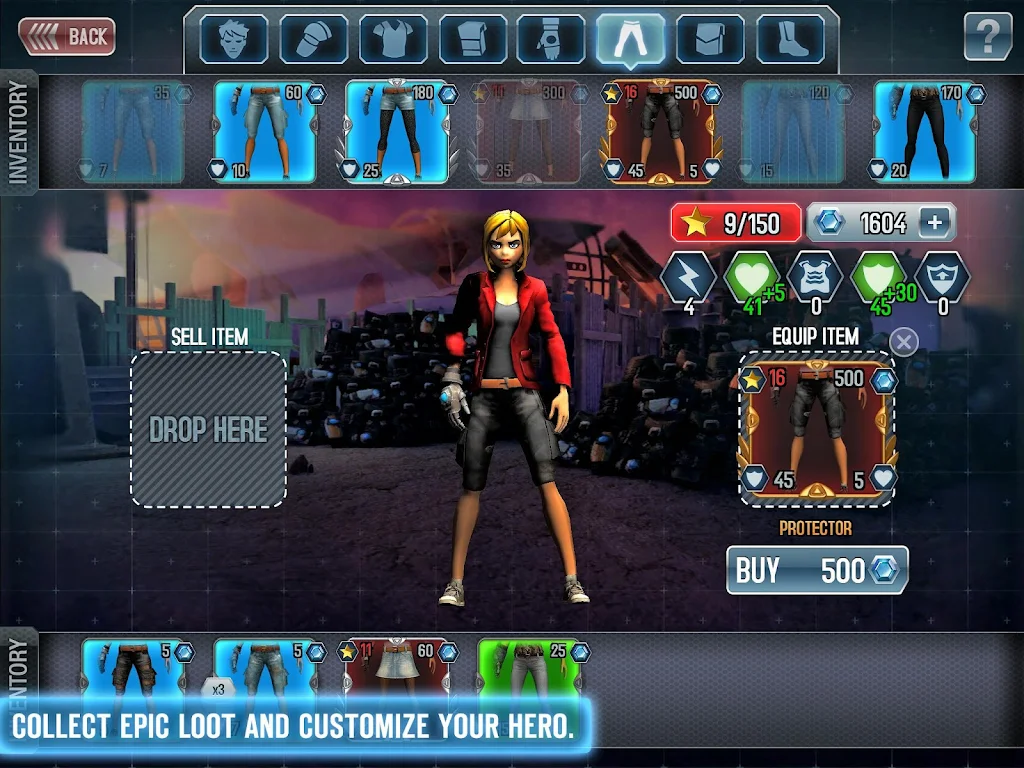Switch to the boots category tab

[x=790, y=39]
